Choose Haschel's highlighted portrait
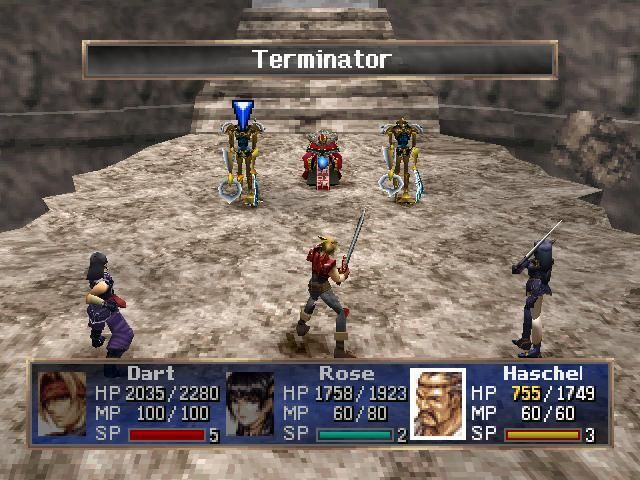 coord(438,403)
